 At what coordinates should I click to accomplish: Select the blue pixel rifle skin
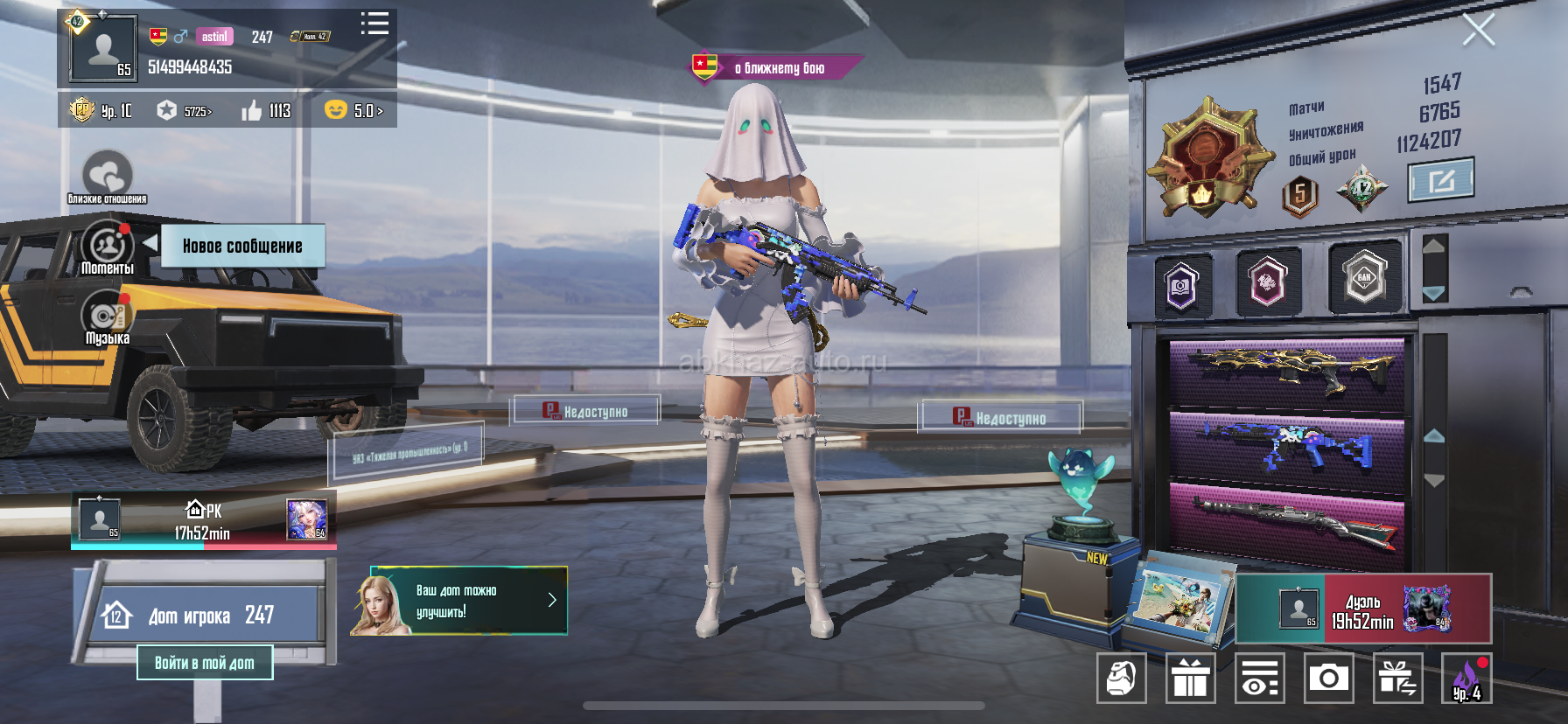(x=1286, y=445)
